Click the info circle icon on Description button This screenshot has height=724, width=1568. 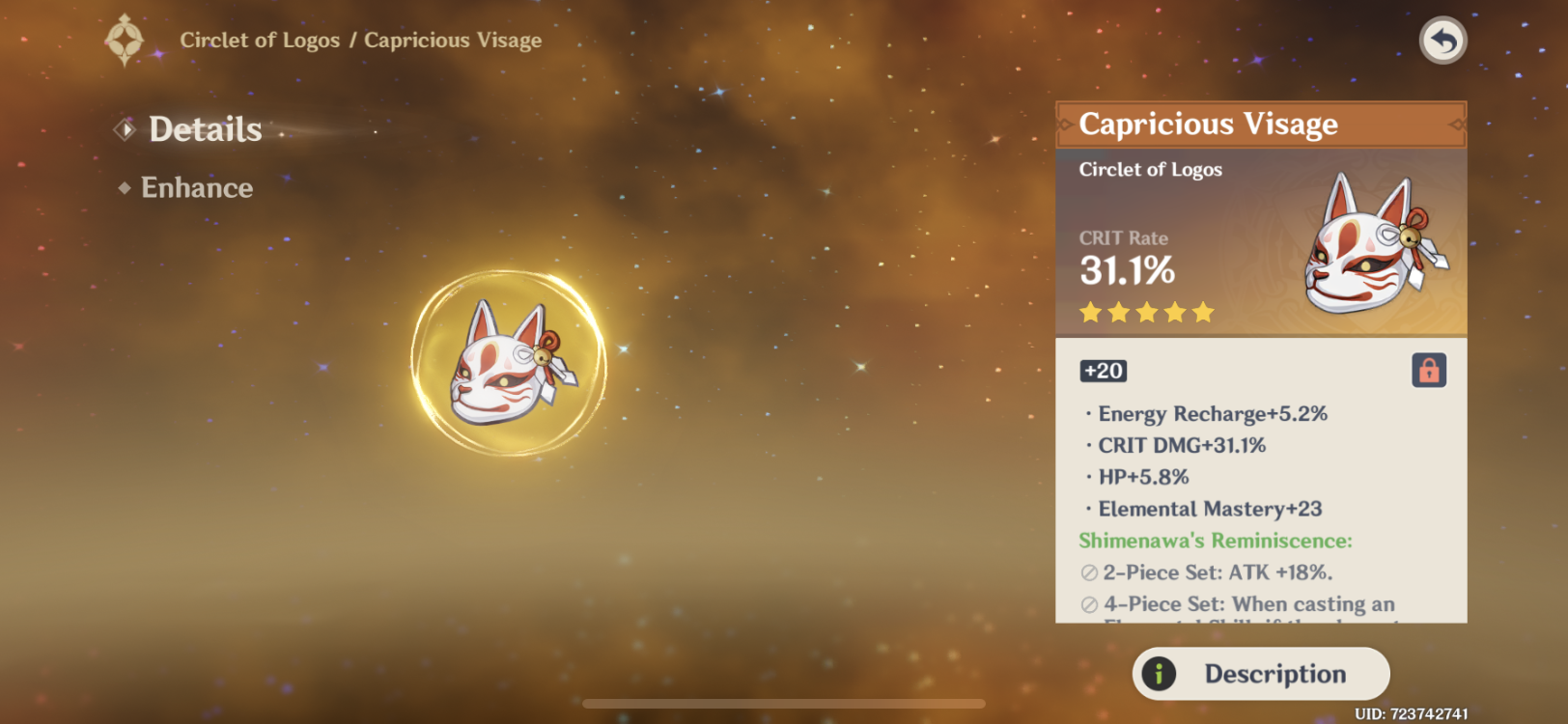[1162, 674]
